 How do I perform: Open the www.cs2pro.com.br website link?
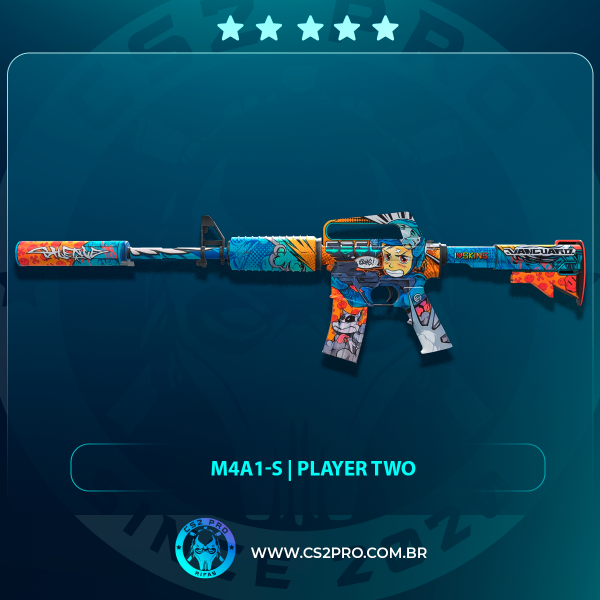pyautogui.click(x=339, y=553)
